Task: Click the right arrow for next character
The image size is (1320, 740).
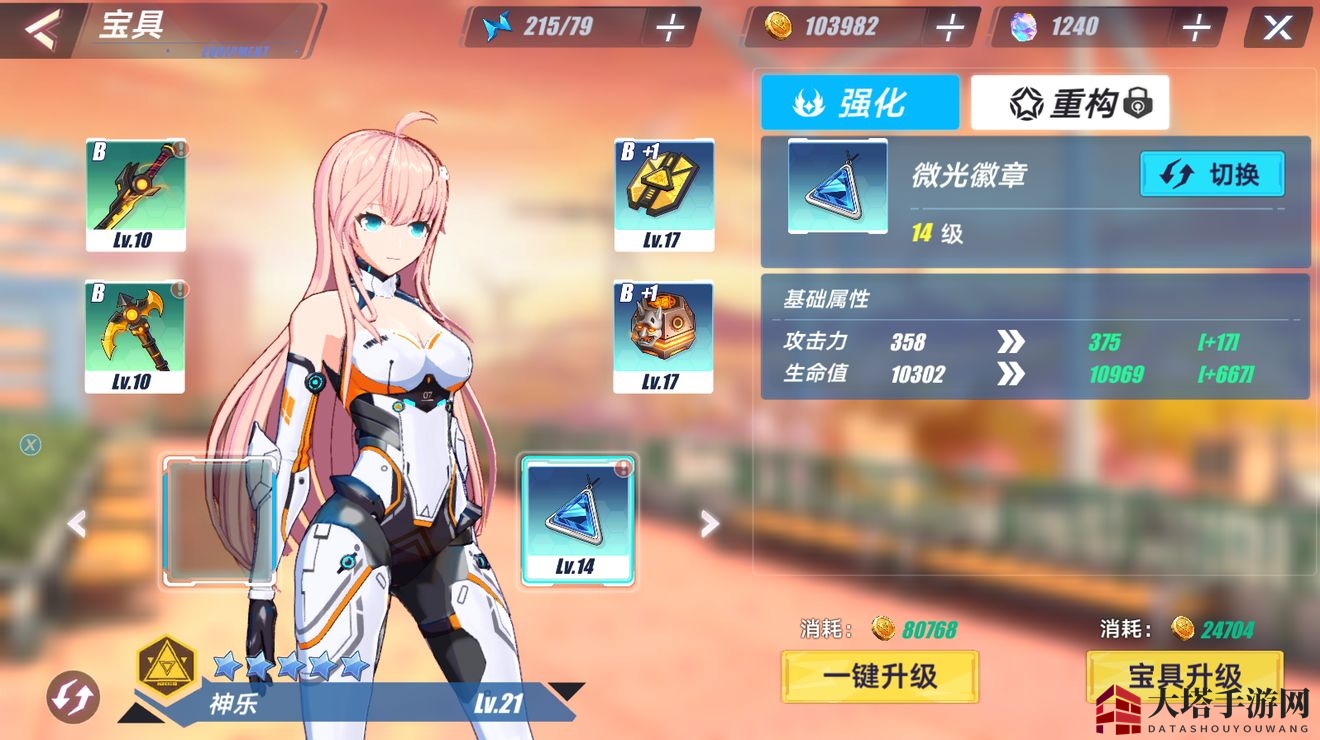Action: (709, 523)
